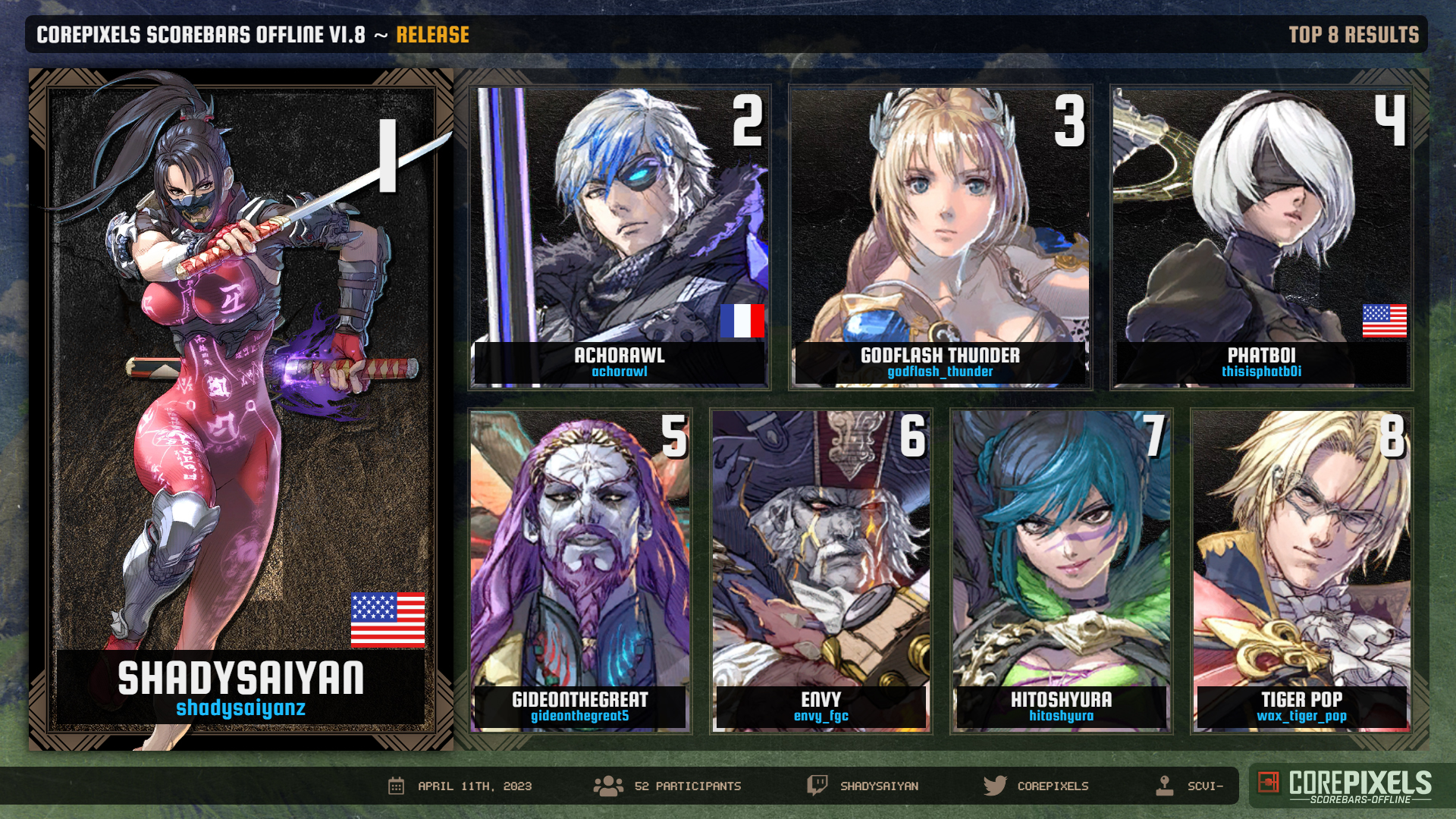
Task: Select the participants group icon
Action: click(608, 786)
